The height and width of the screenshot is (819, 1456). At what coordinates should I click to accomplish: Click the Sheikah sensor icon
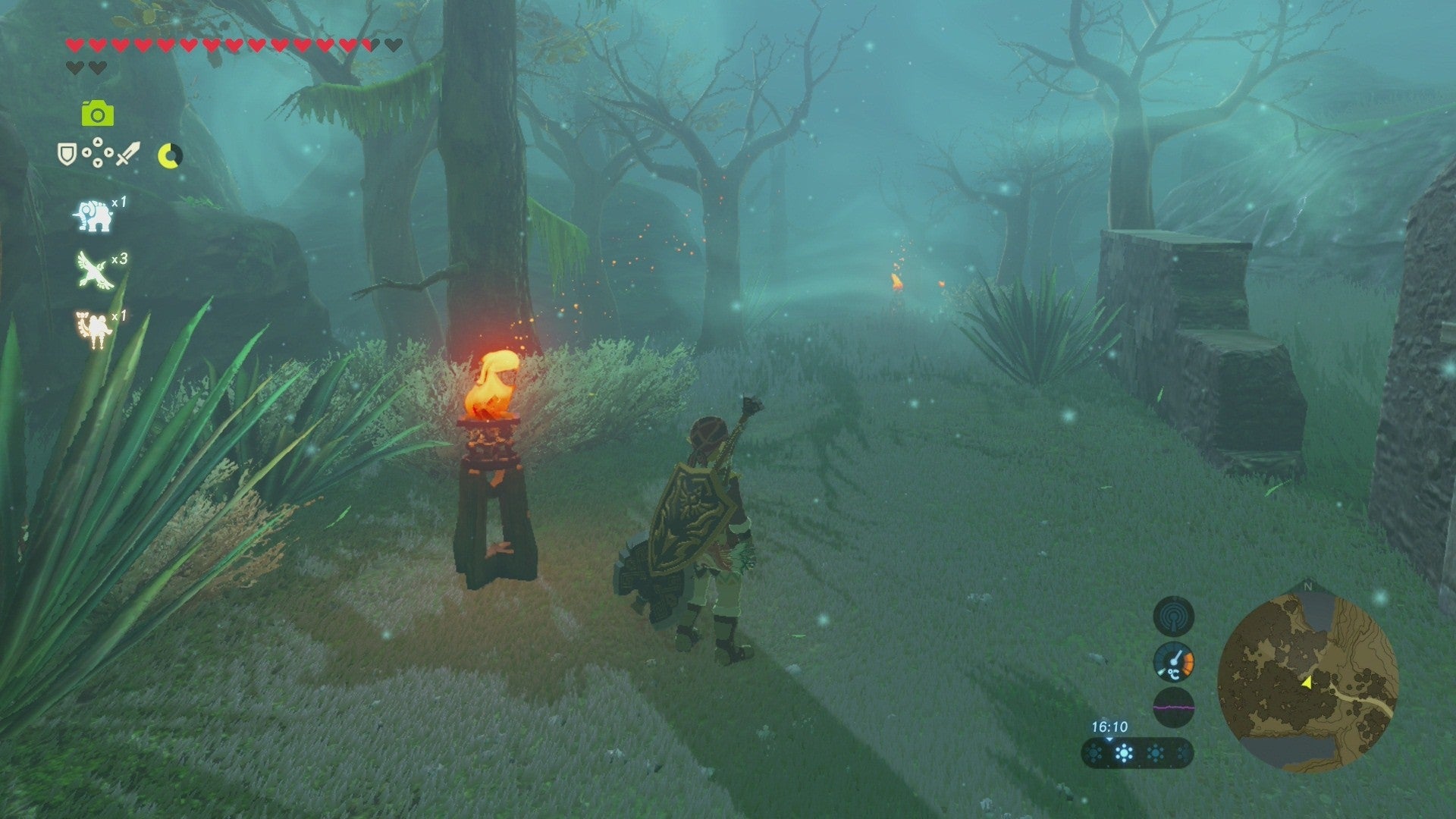pyautogui.click(x=1174, y=617)
